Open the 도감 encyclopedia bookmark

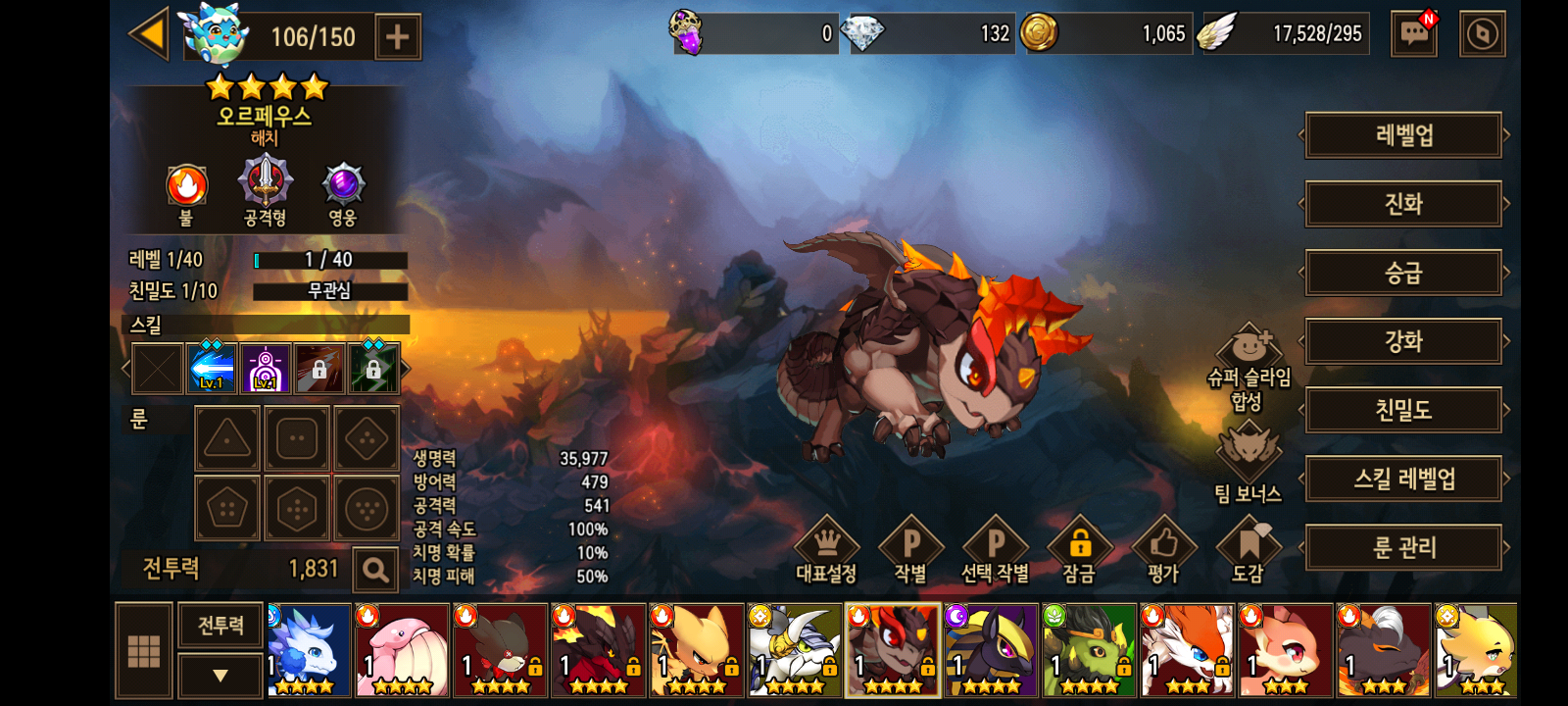(1248, 551)
